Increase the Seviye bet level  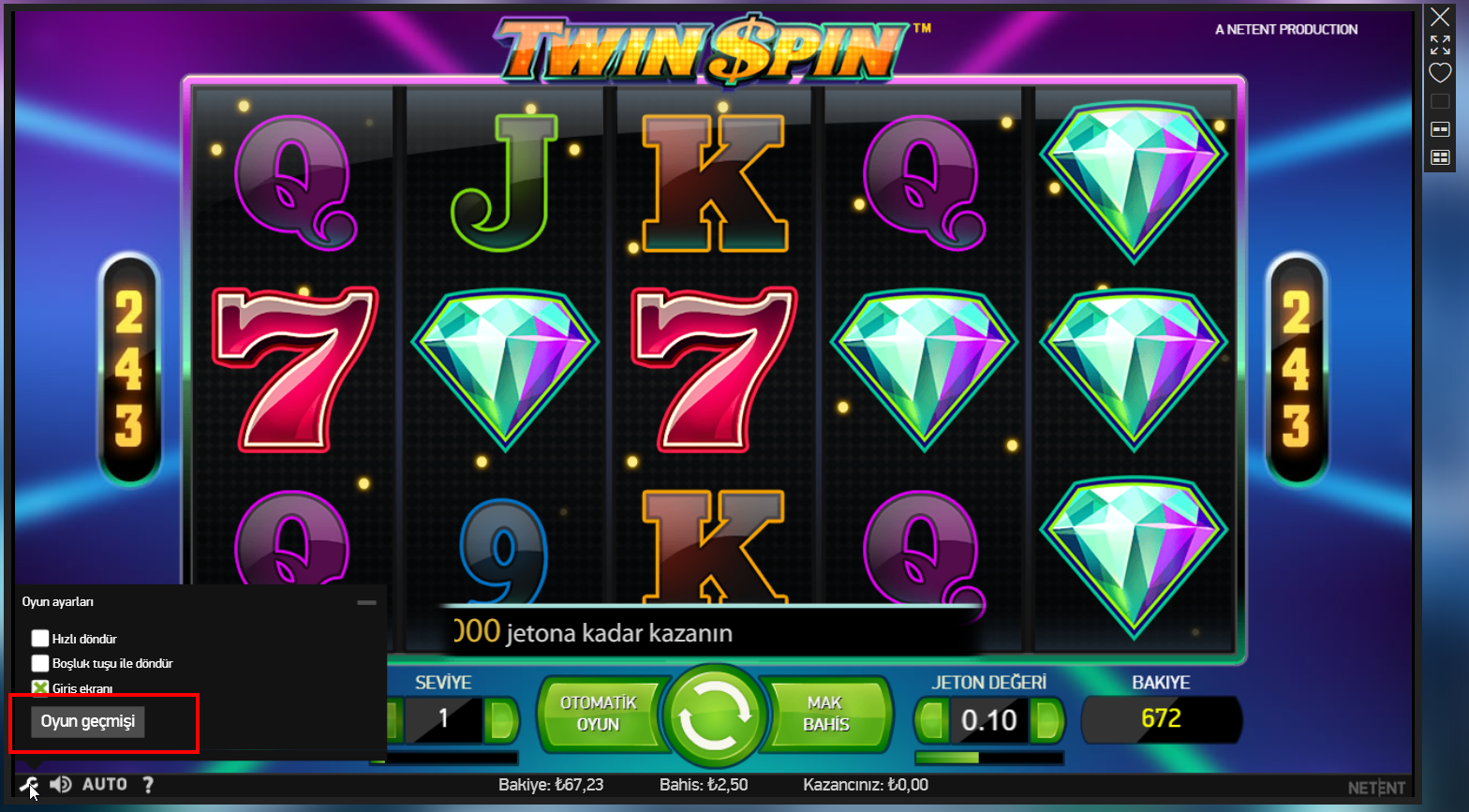point(501,719)
